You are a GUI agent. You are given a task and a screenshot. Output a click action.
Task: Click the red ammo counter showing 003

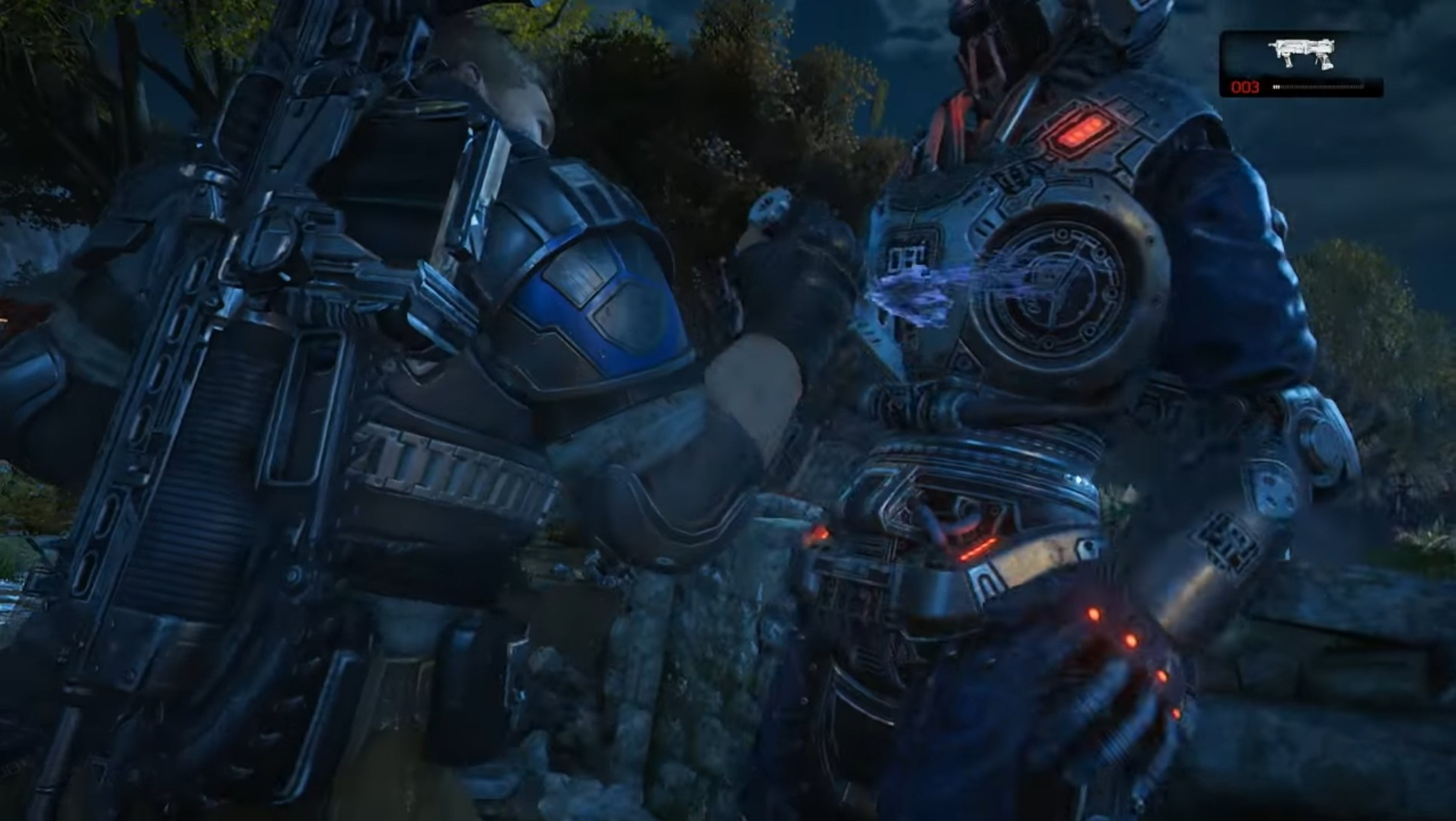tap(1245, 85)
